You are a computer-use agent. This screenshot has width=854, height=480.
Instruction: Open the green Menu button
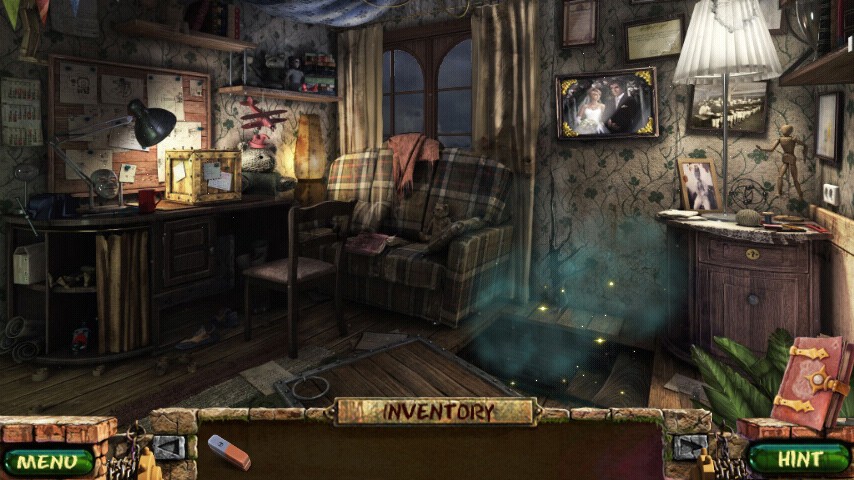click(47, 461)
